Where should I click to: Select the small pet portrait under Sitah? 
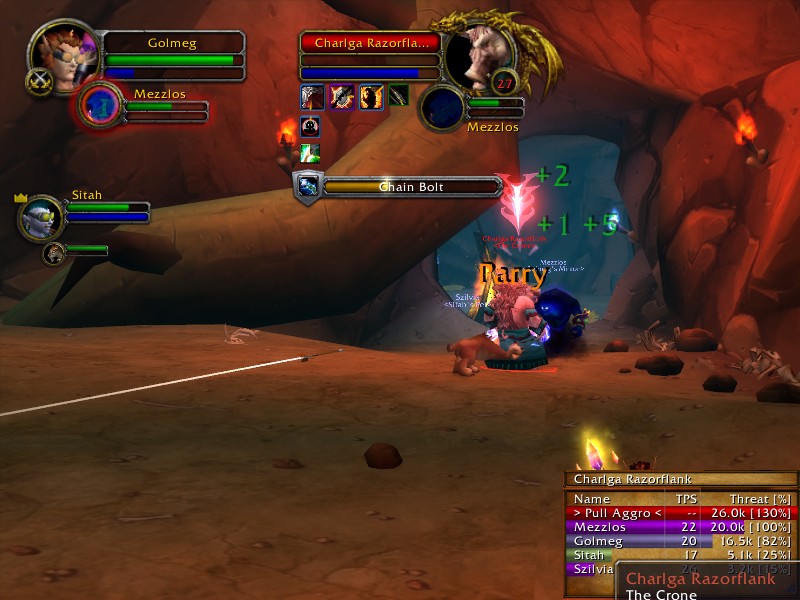point(54,251)
